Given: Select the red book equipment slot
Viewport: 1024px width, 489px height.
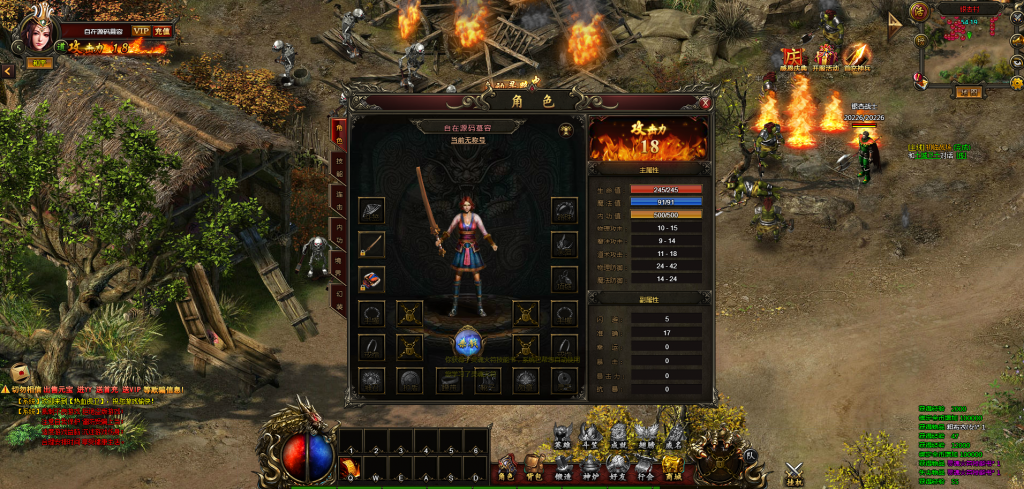Looking at the screenshot, I should (372, 279).
